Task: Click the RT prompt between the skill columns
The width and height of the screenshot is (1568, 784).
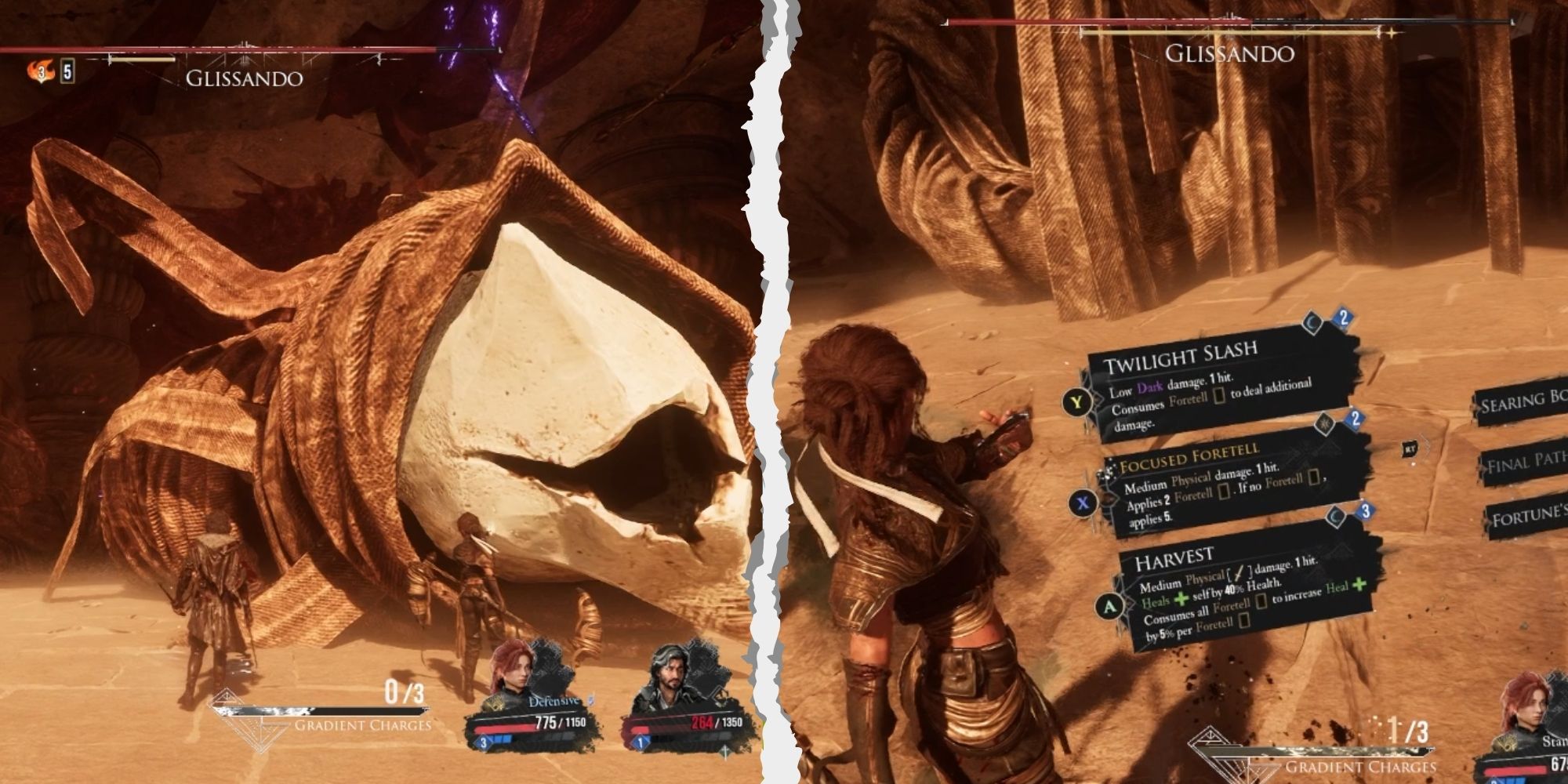Action: (x=1410, y=448)
